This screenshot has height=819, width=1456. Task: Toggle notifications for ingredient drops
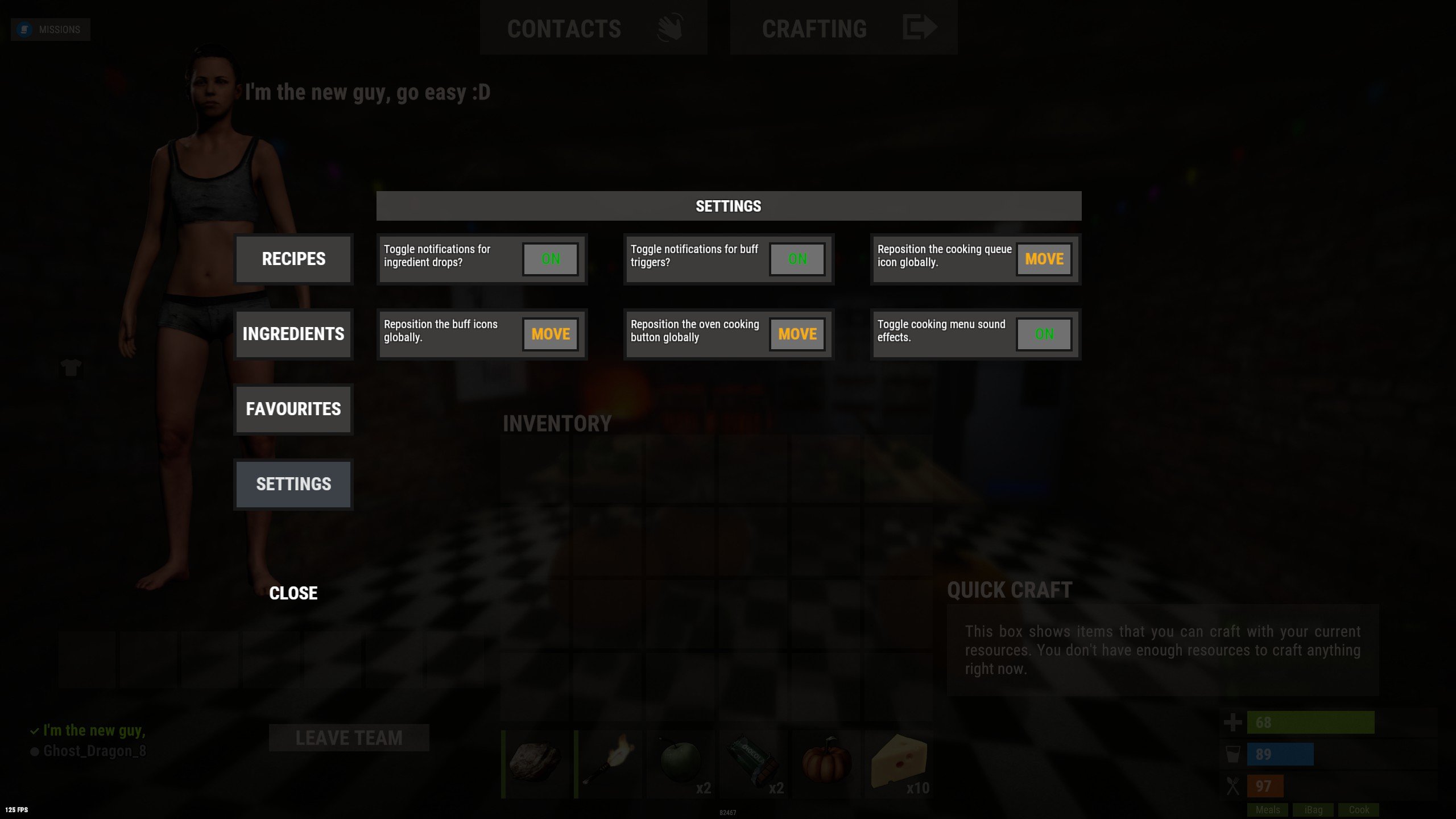click(x=549, y=259)
